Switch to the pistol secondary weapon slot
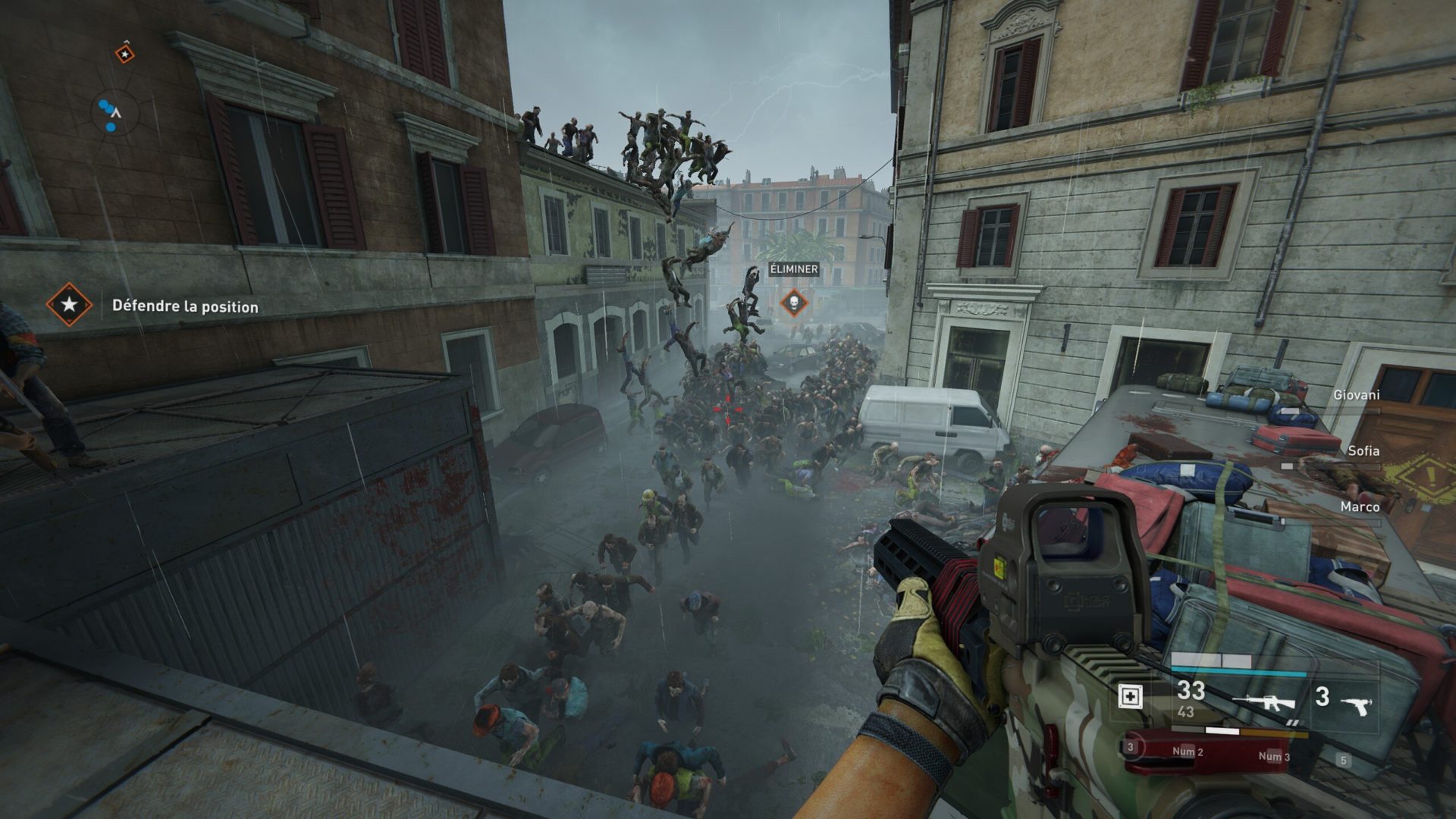The height and width of the screenshot is (819, 1456). [x=1356, y=705]
